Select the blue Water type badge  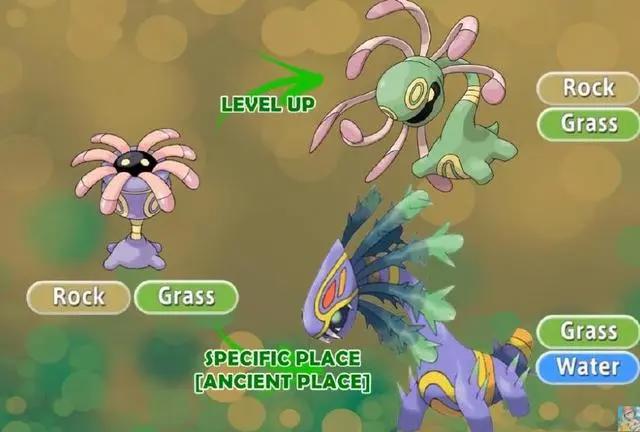point(588,366)
